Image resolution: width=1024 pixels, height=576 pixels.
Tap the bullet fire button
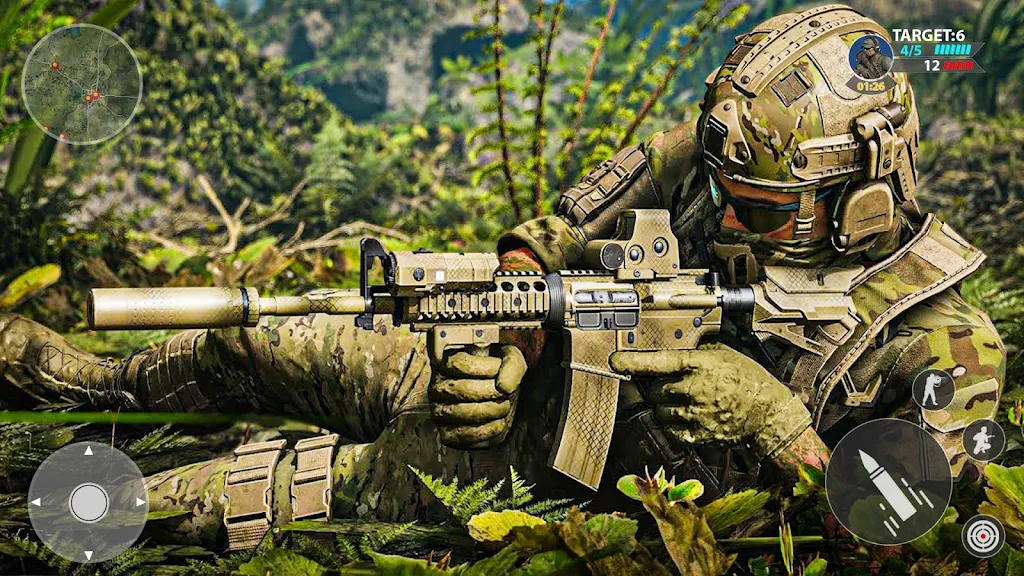pos(888,482)
